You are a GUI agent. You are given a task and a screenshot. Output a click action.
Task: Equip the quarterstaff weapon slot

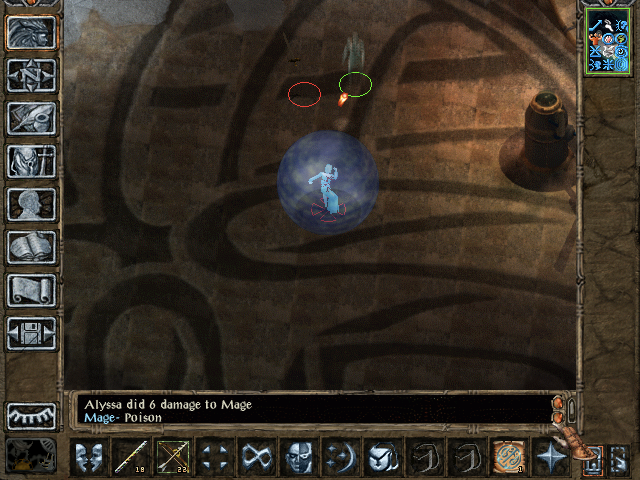(x=131, y=458)
